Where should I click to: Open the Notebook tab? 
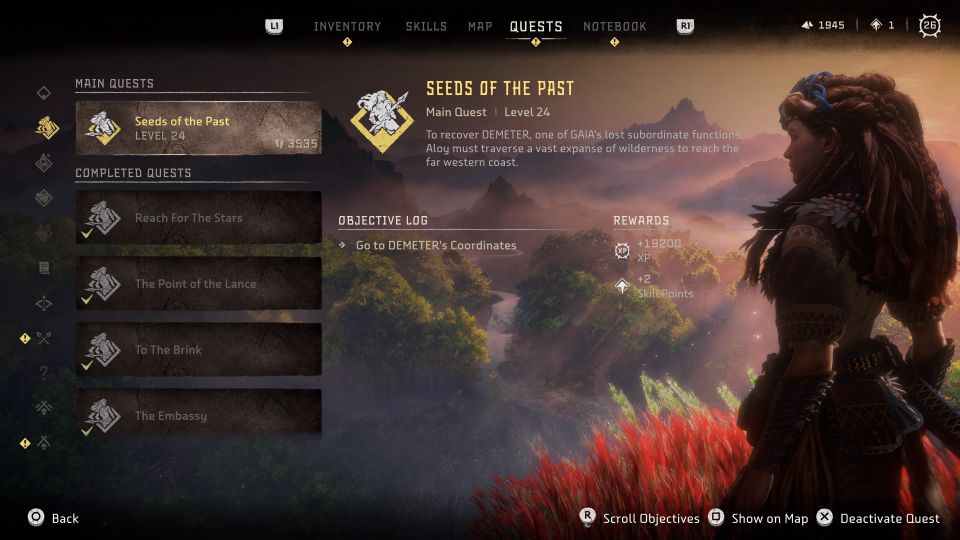pos(615,26)
